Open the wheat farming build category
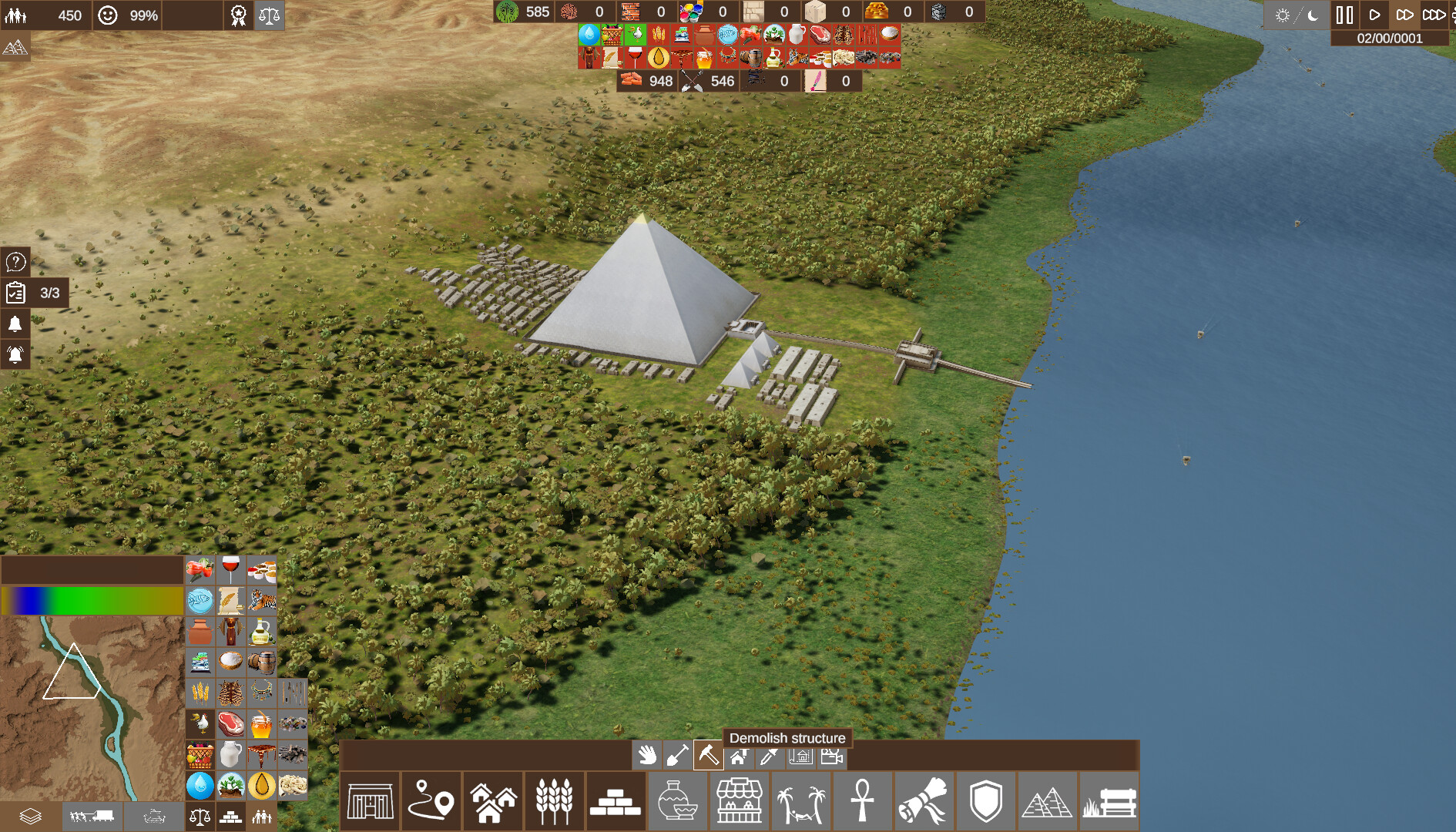The image size is (1456, 832). pyautogui.click(x=555, y=801)
